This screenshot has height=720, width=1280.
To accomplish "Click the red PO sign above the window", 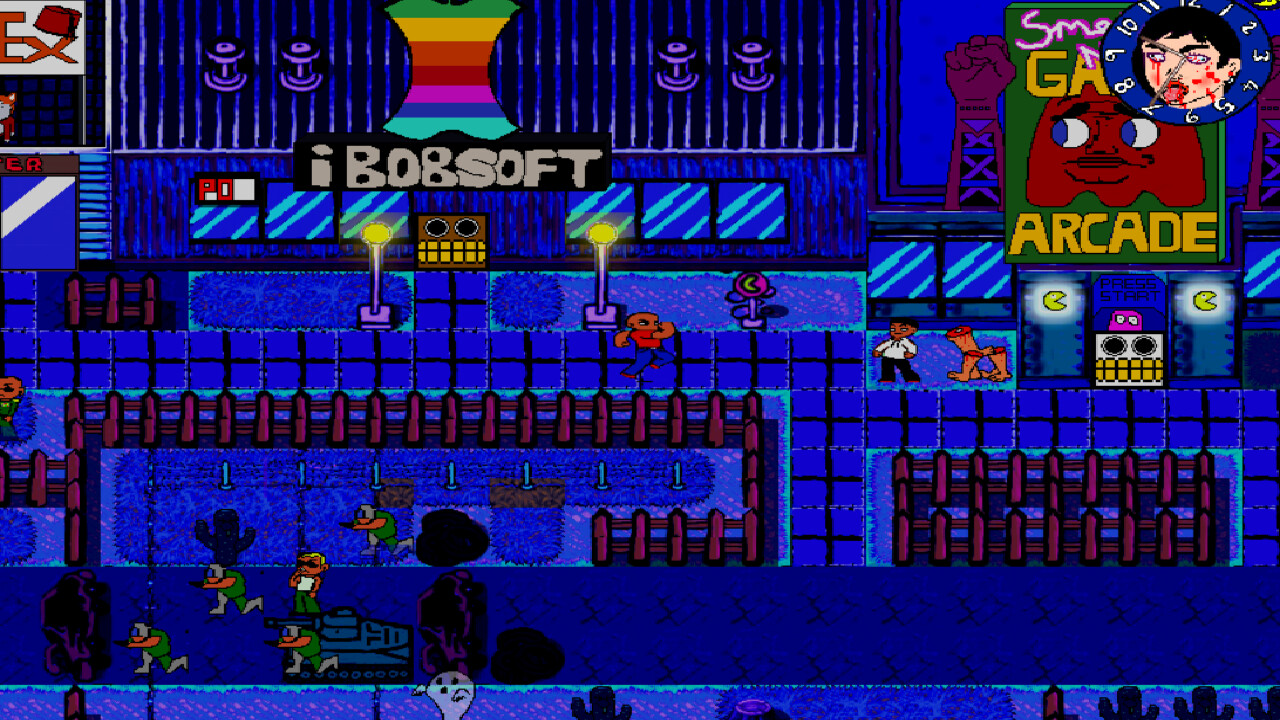I will click(225, 187).
